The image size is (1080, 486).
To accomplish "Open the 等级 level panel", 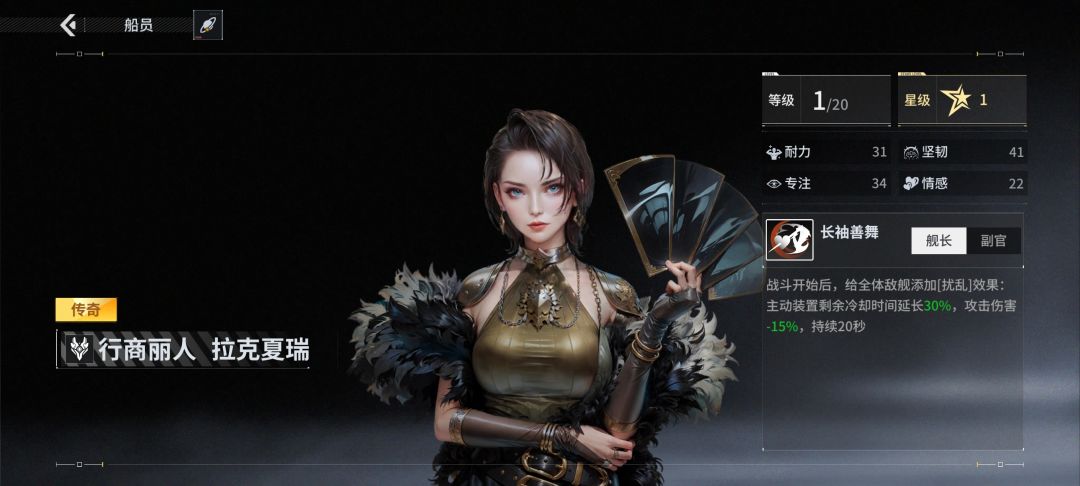I will point(826,100).
